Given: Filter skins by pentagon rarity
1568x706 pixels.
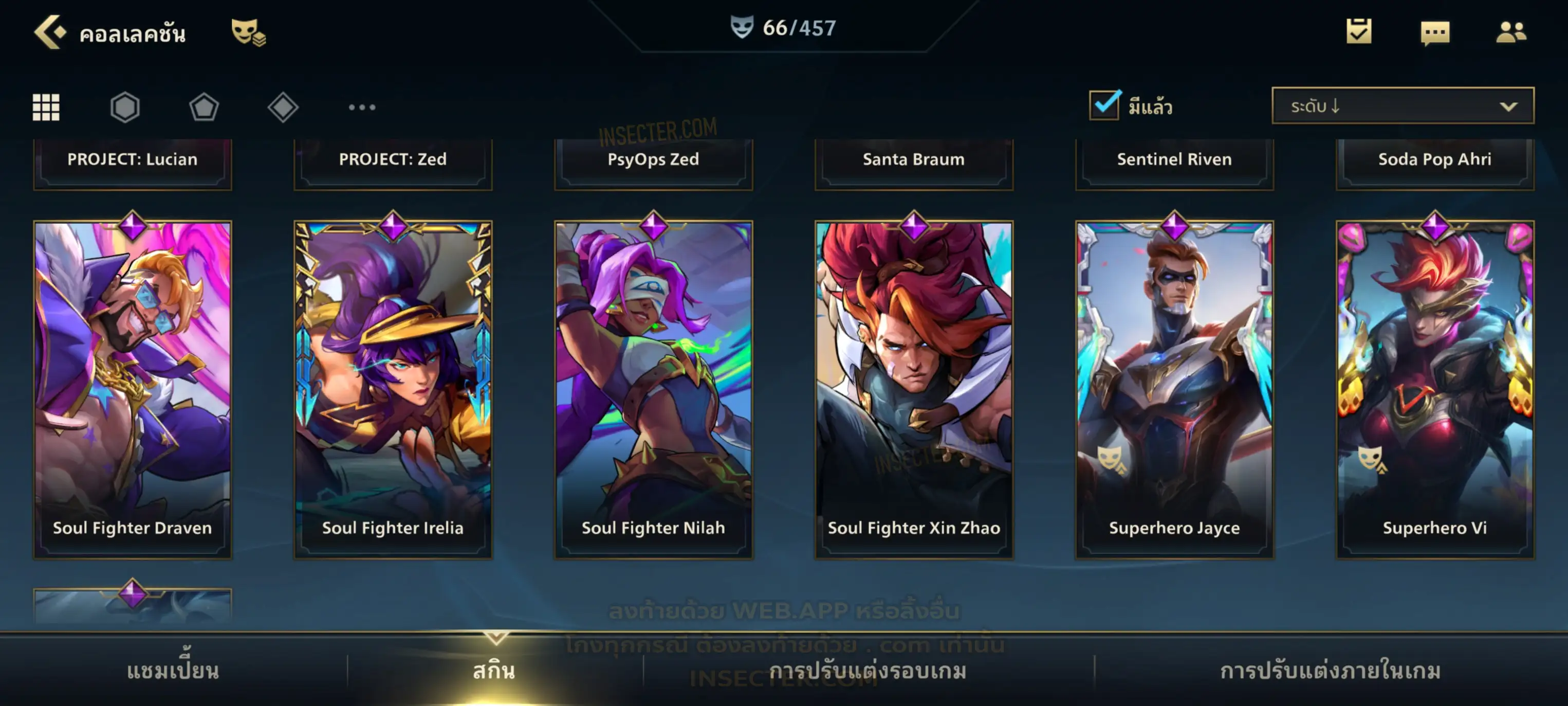Looking at the screenshot, I should (x=204, y=107).
